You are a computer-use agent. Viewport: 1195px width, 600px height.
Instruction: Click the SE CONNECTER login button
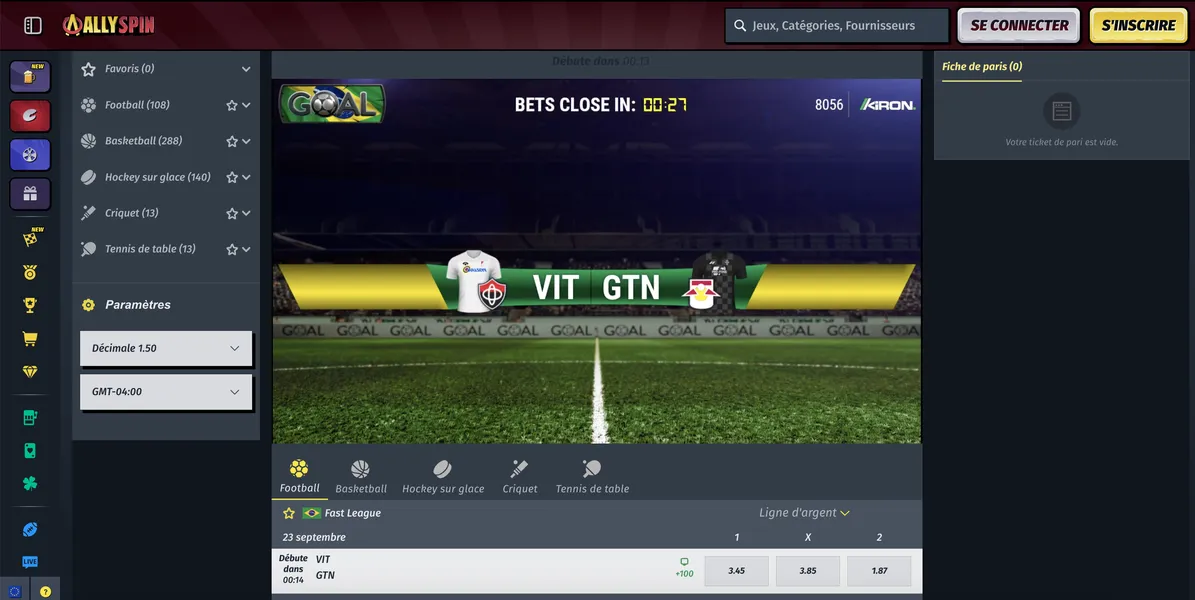point(1018,26)
